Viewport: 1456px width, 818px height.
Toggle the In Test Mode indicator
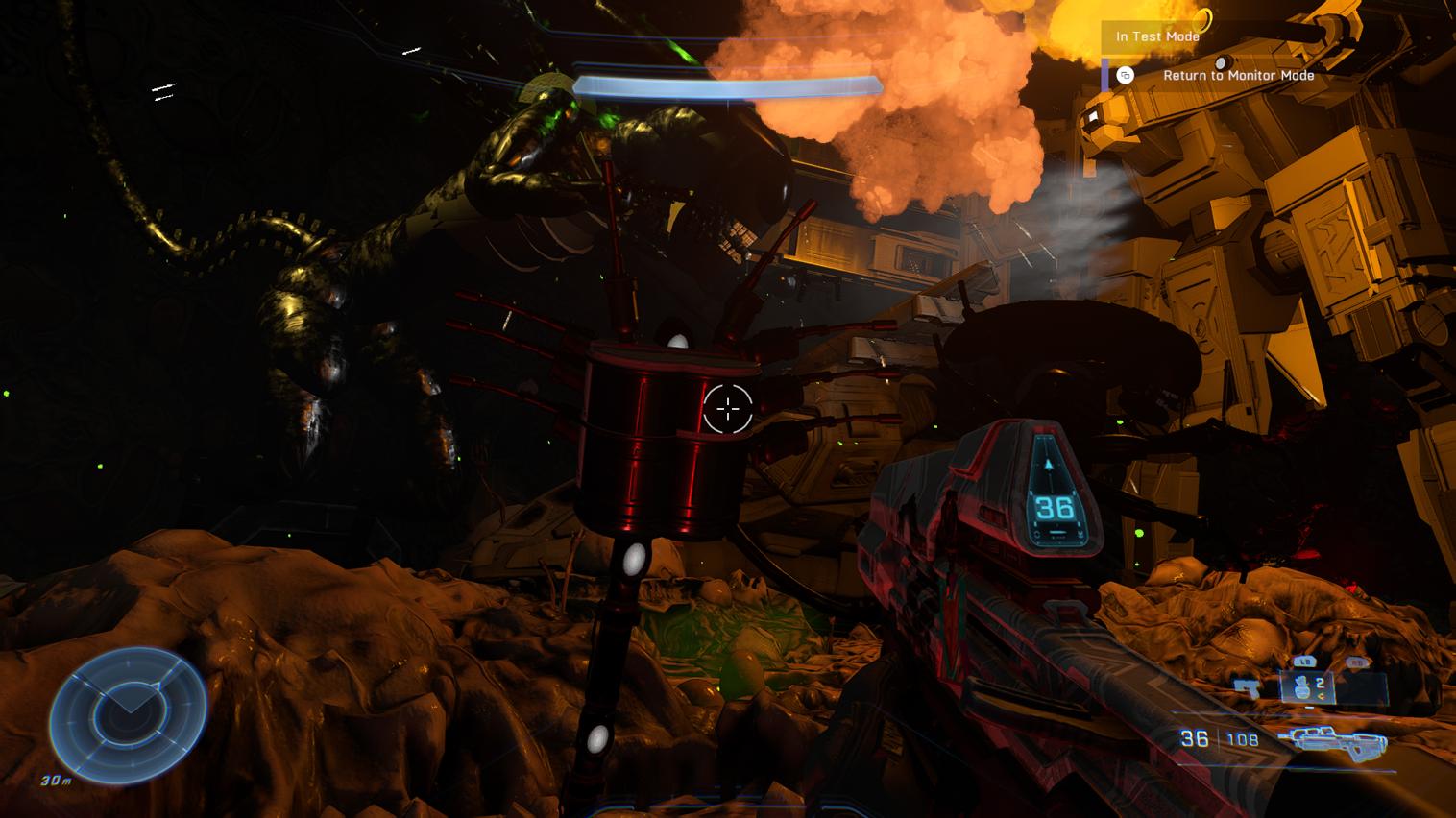point(1155,36)
